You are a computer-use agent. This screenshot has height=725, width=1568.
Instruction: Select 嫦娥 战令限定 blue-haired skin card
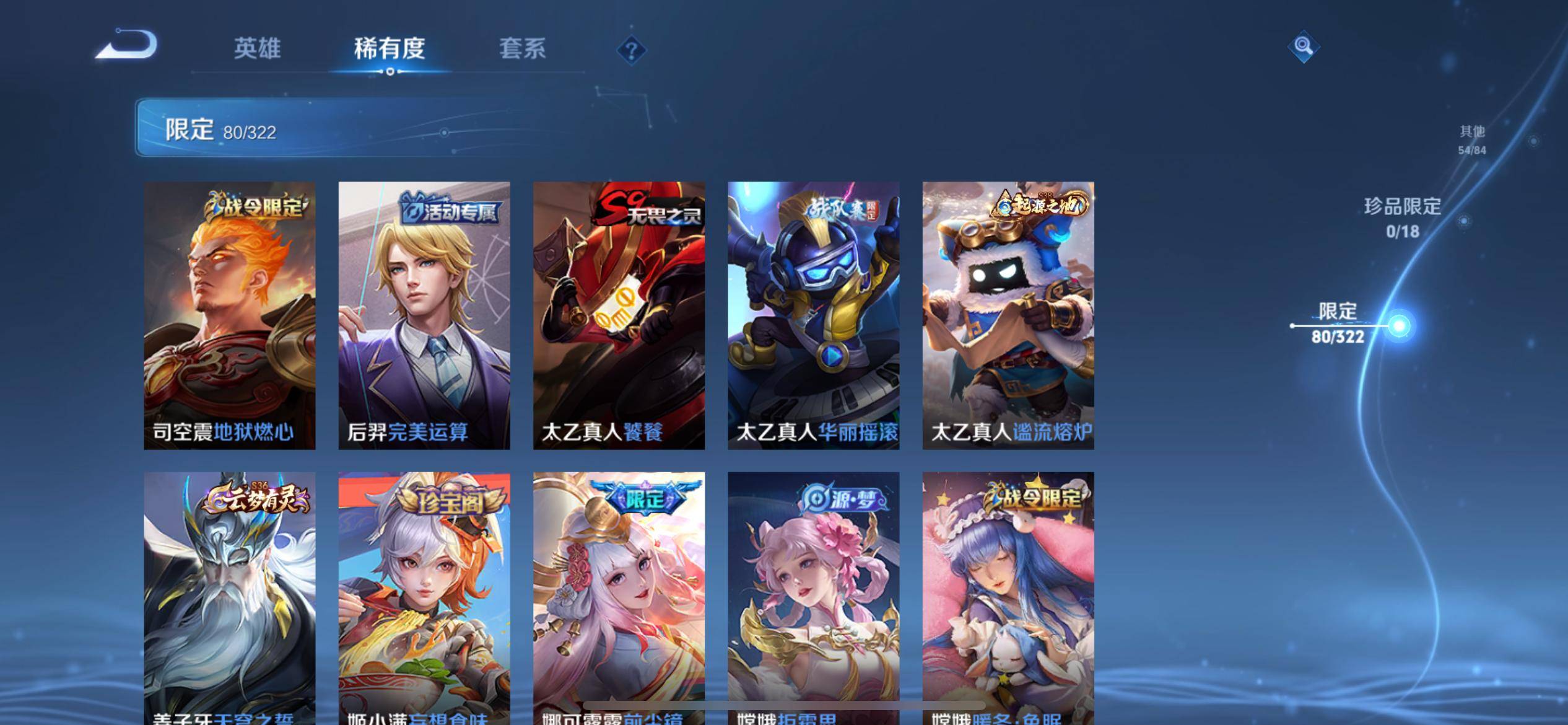point(1008,595)
